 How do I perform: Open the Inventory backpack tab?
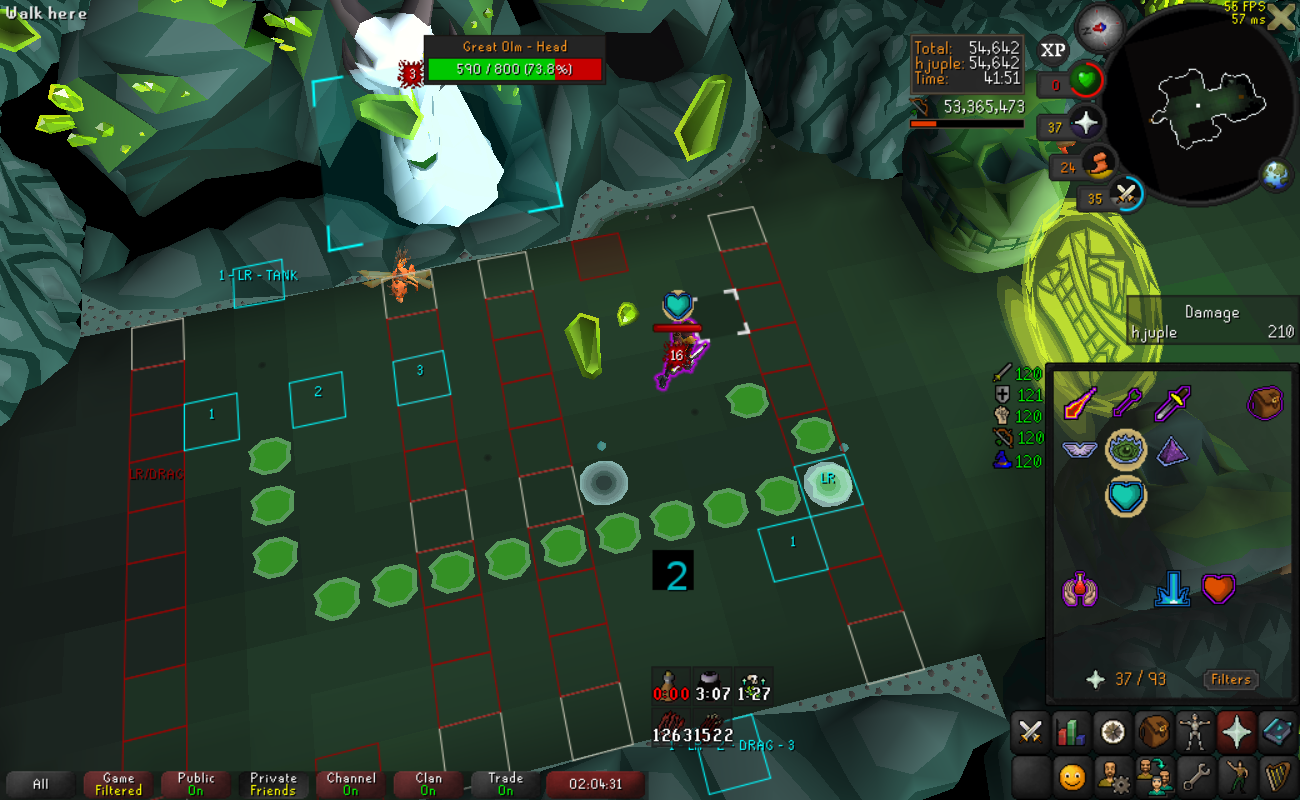pos(1155,732)
